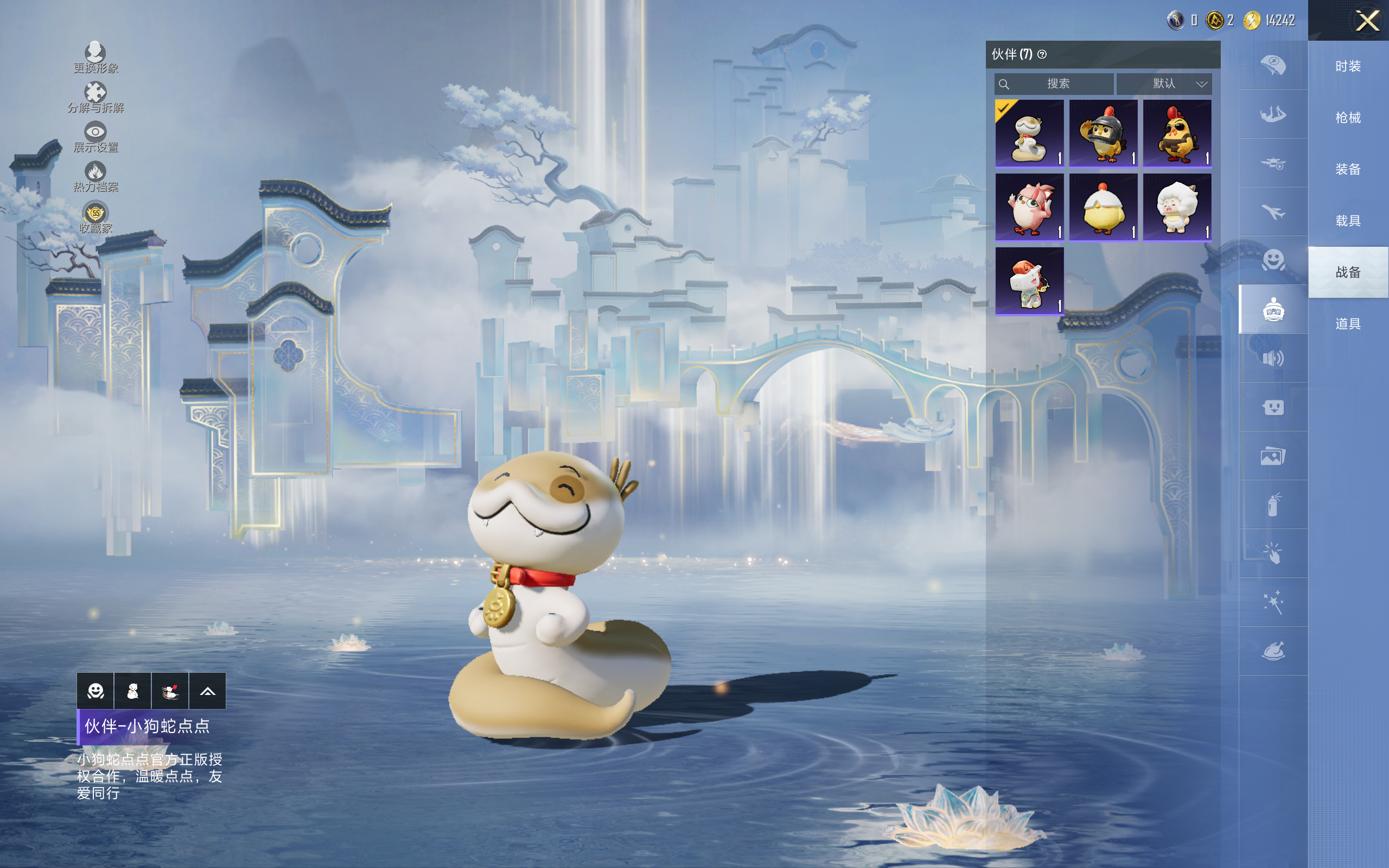Image resolution: width=1389 pixels, height=868 pixels.
Task: Go to the 载具 tab
Action: coord(1348,221)
